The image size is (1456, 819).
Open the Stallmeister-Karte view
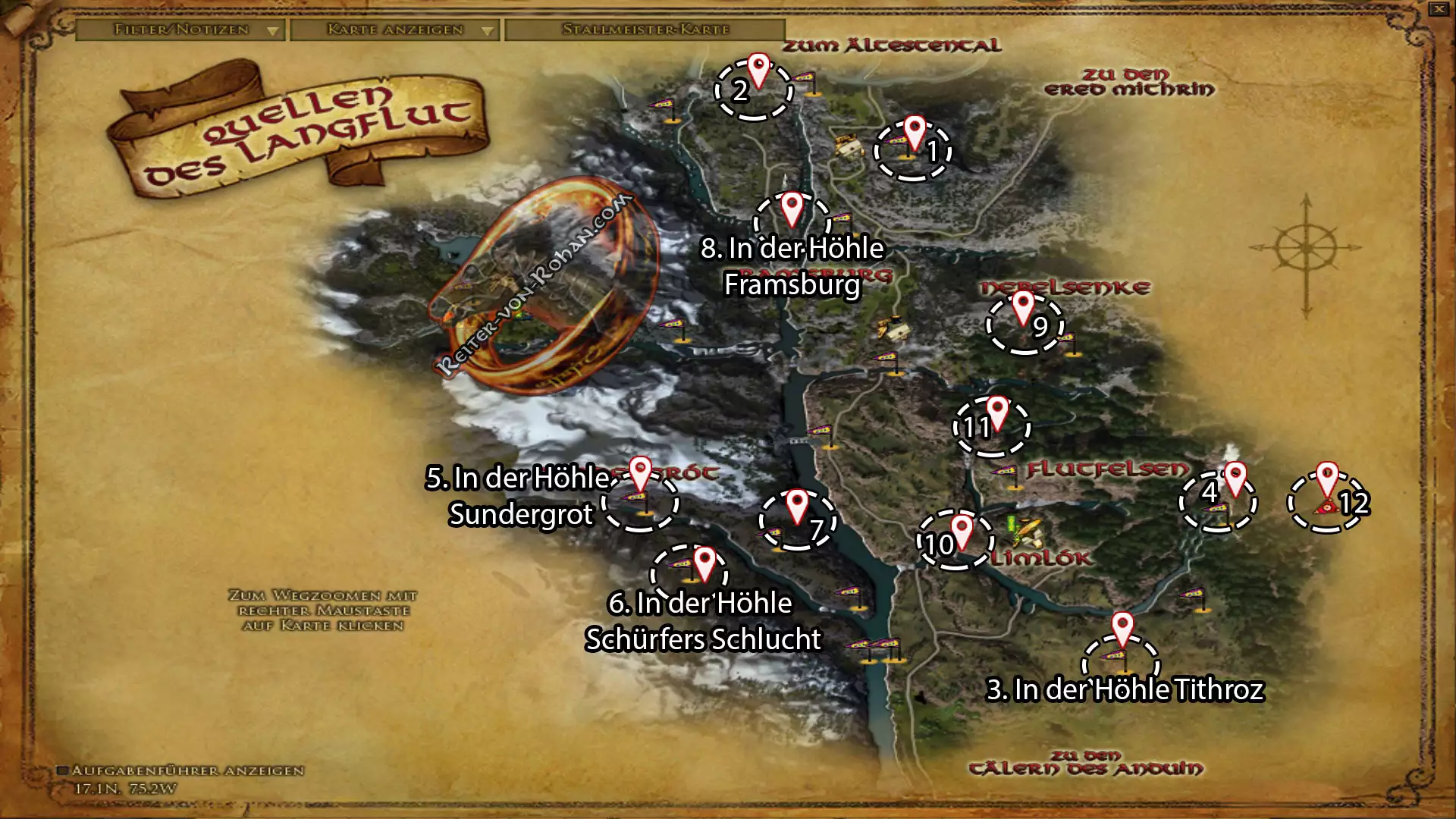tap(645, 30)
